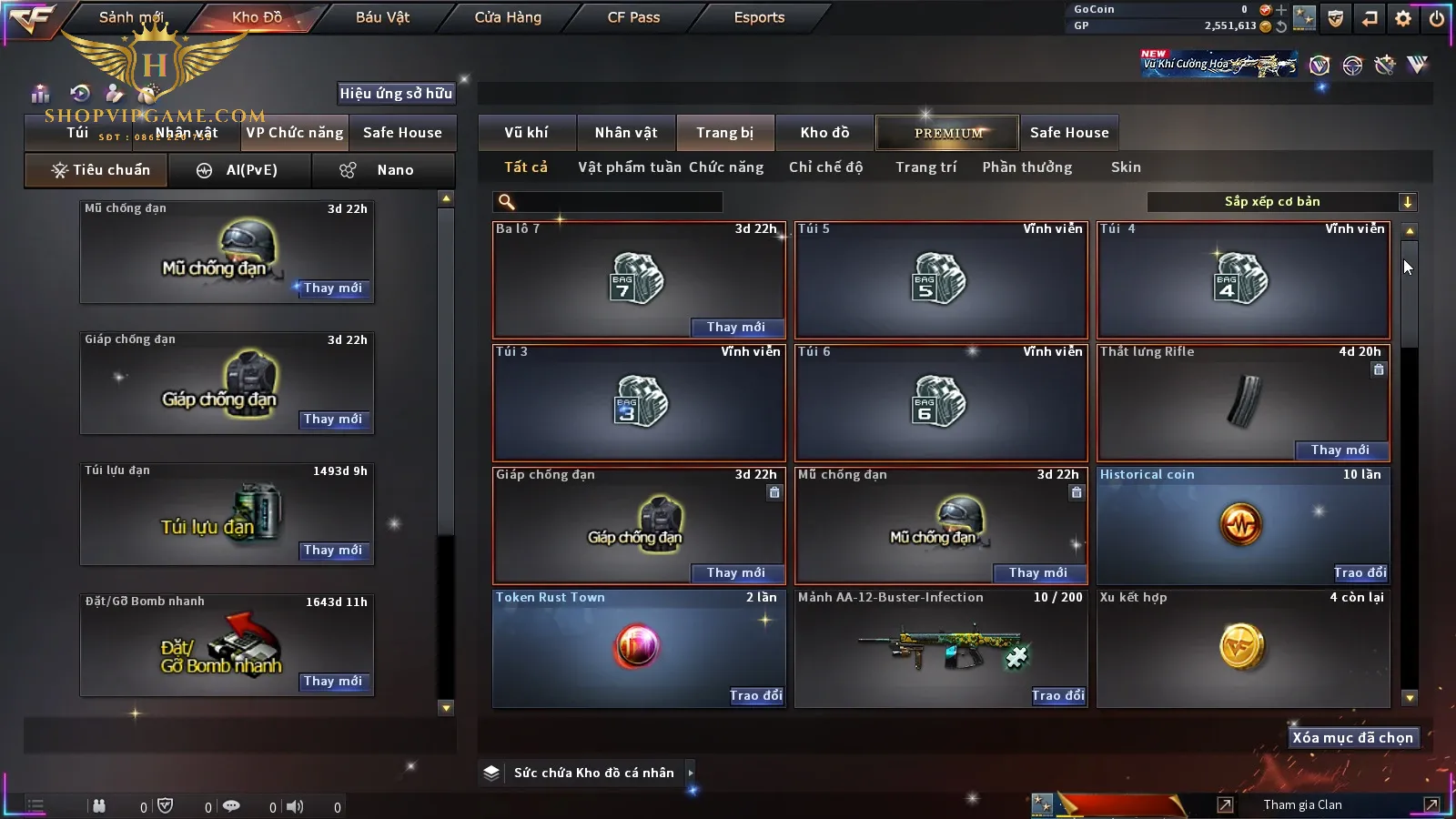Open the CF Pass page
Viewport: 1456px width, 819px height.
tap(633, 17)
